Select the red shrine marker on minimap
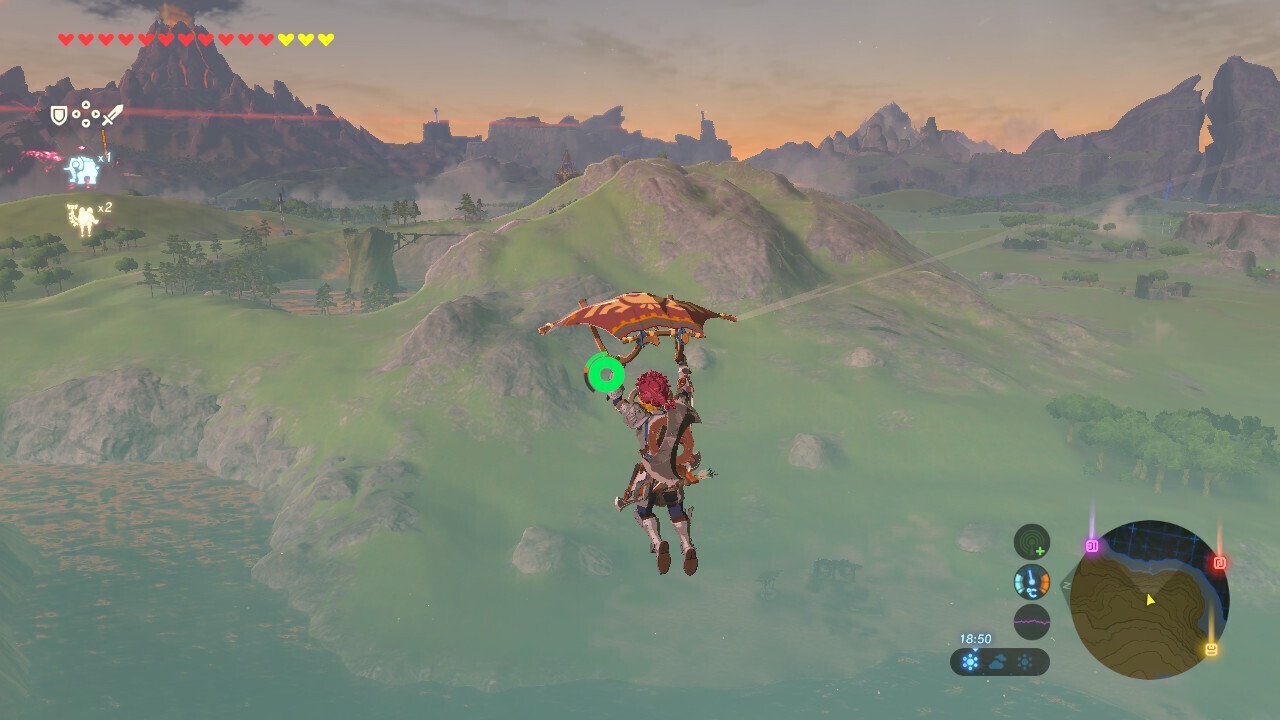 1219,563
